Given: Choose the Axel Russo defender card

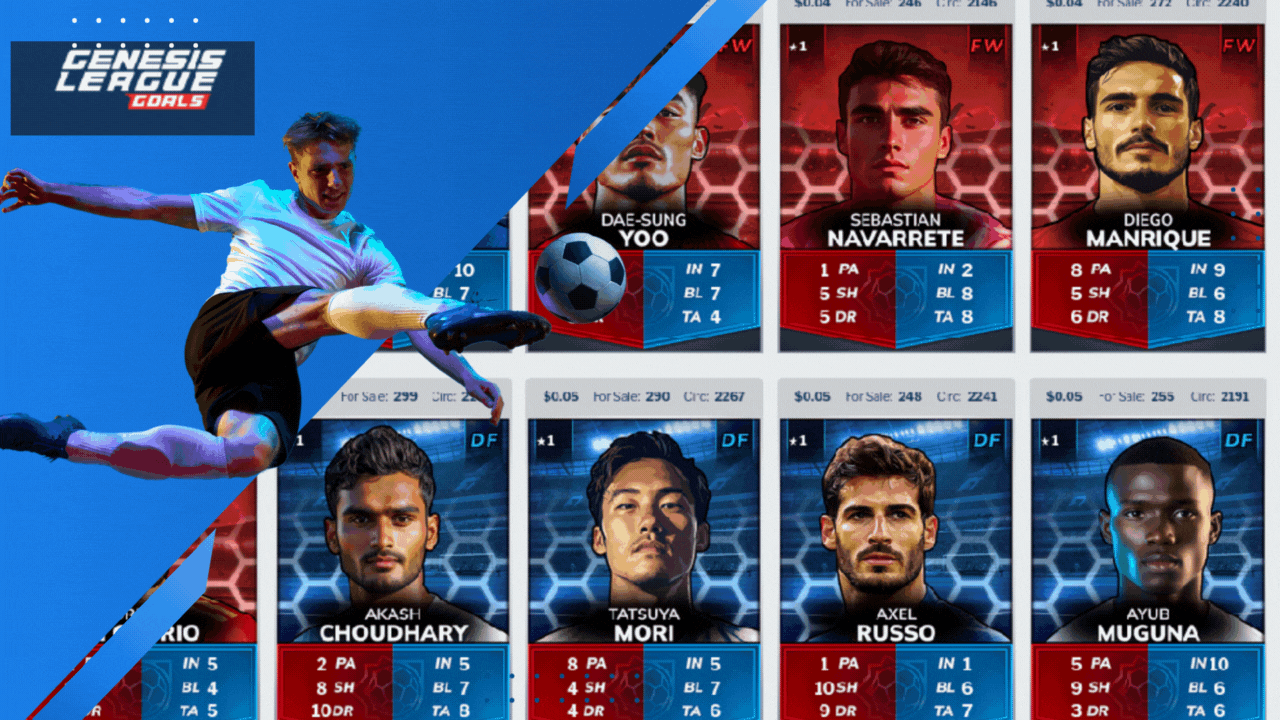Looking at the screenshot, I should point(895,560).
